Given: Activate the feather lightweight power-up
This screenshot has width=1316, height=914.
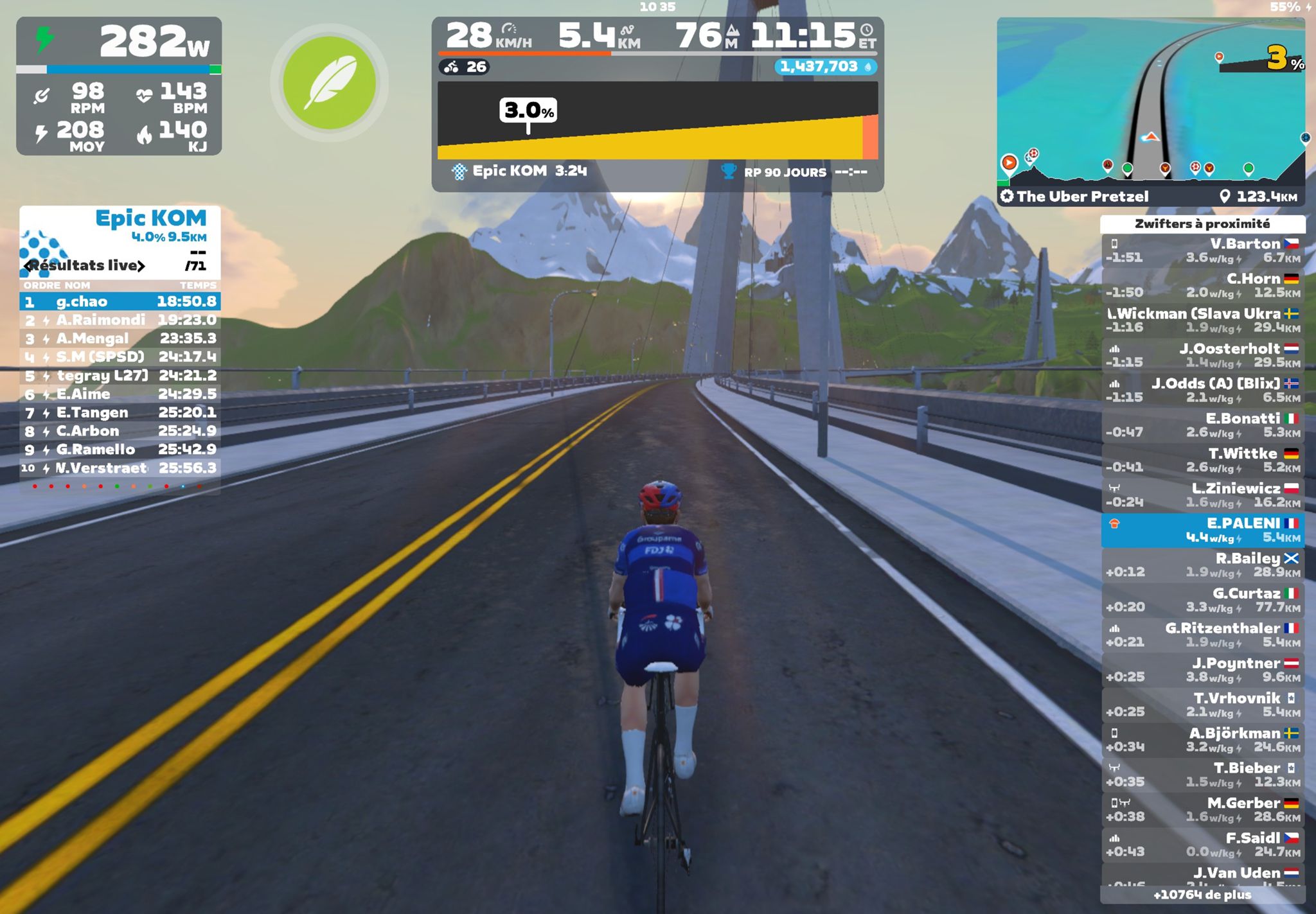Looking at the screenshot, I should tap(329, 83).
